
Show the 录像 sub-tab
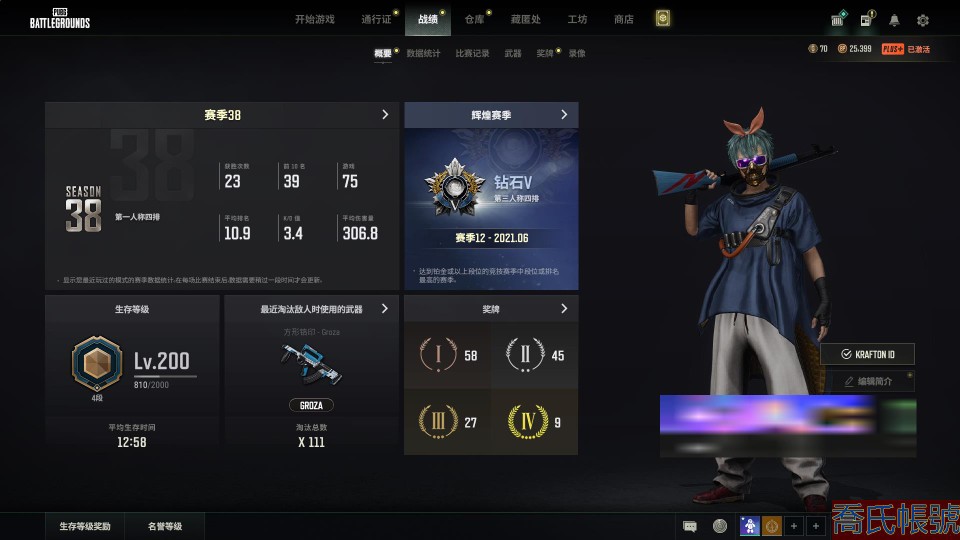point(577,53)
